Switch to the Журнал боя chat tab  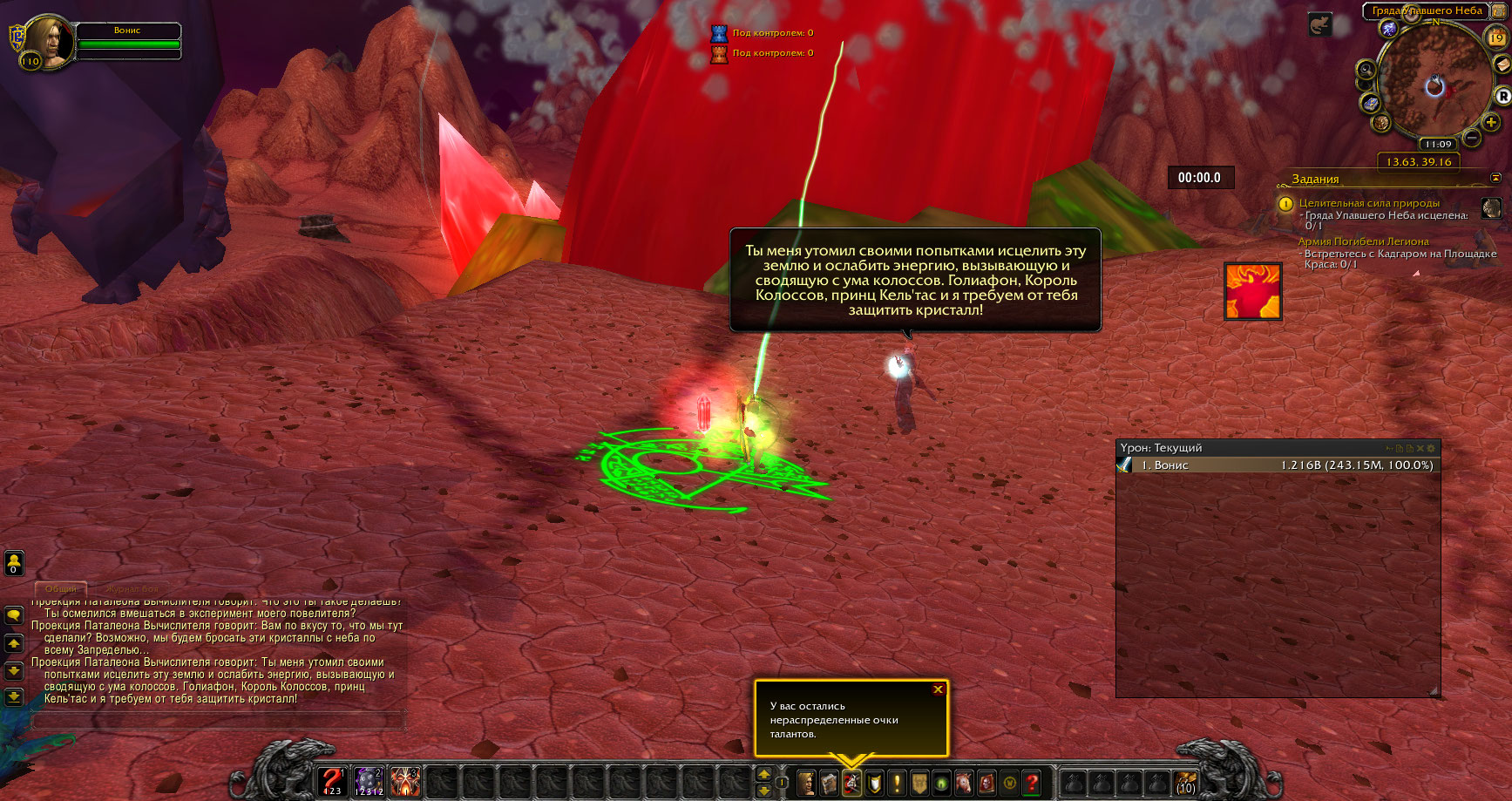tap(132, 589)
